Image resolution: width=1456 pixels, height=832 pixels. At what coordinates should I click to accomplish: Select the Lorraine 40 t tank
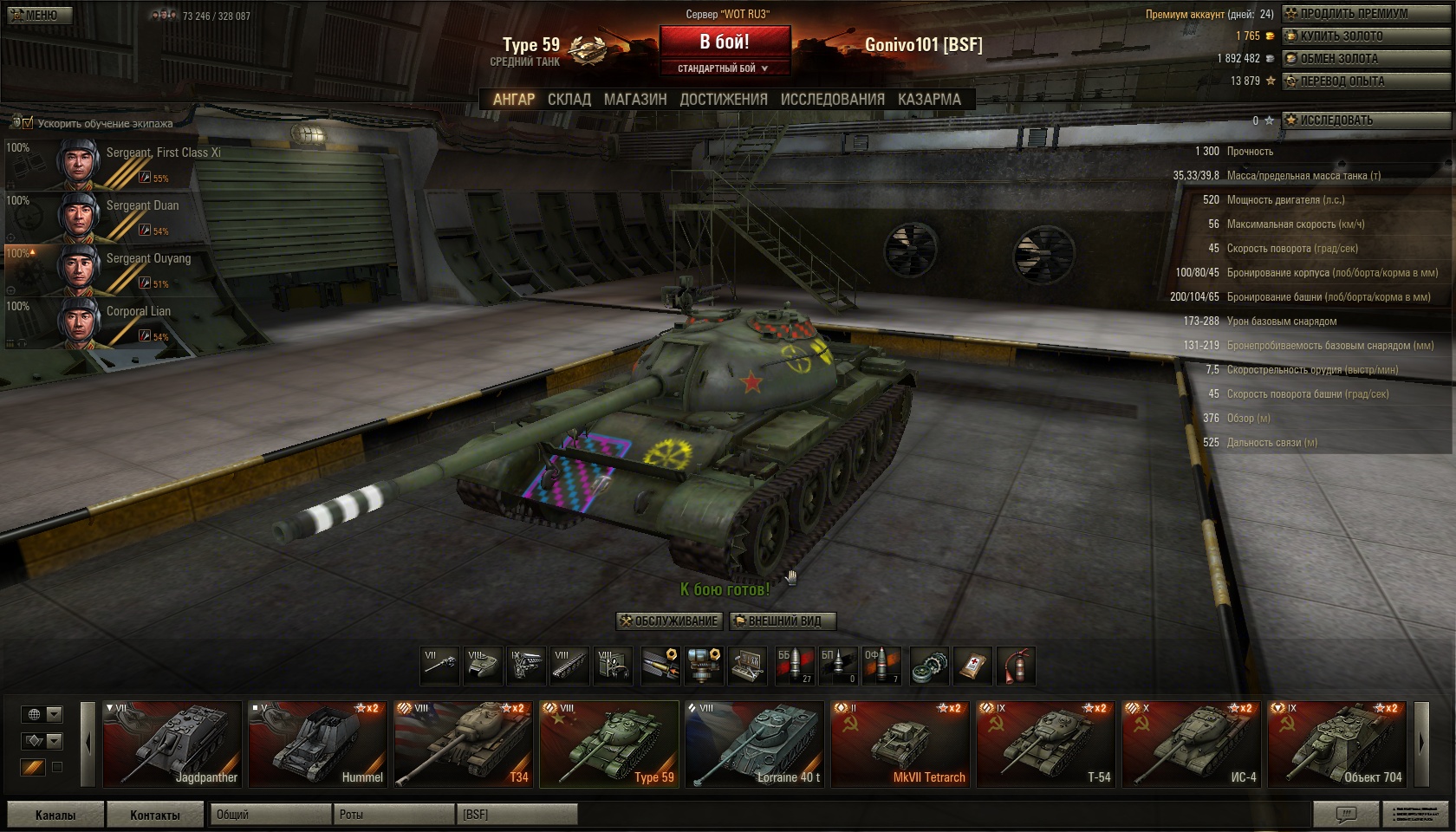[754, 744]
